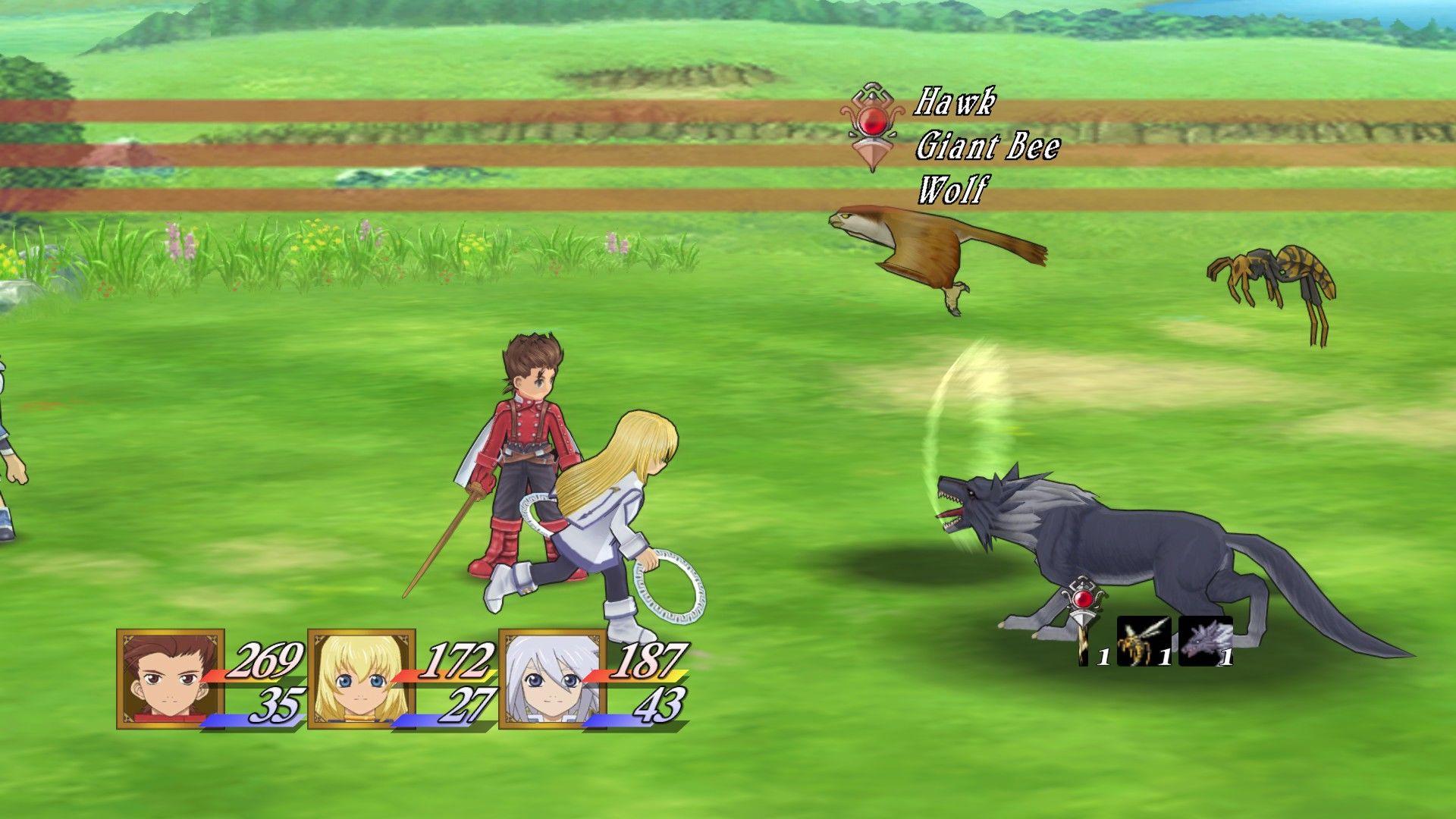Select the Wolf entry in the enemy list

click(x=952, y=188)
